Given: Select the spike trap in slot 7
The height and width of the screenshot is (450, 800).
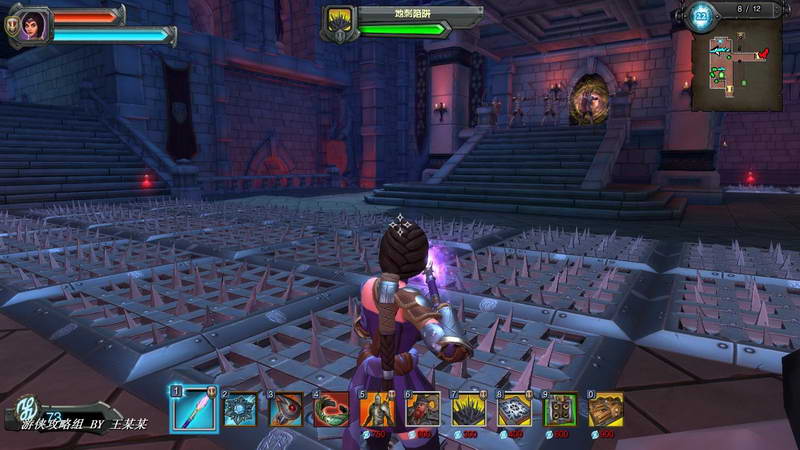Looking at the screenshot, I should (468, 409).
